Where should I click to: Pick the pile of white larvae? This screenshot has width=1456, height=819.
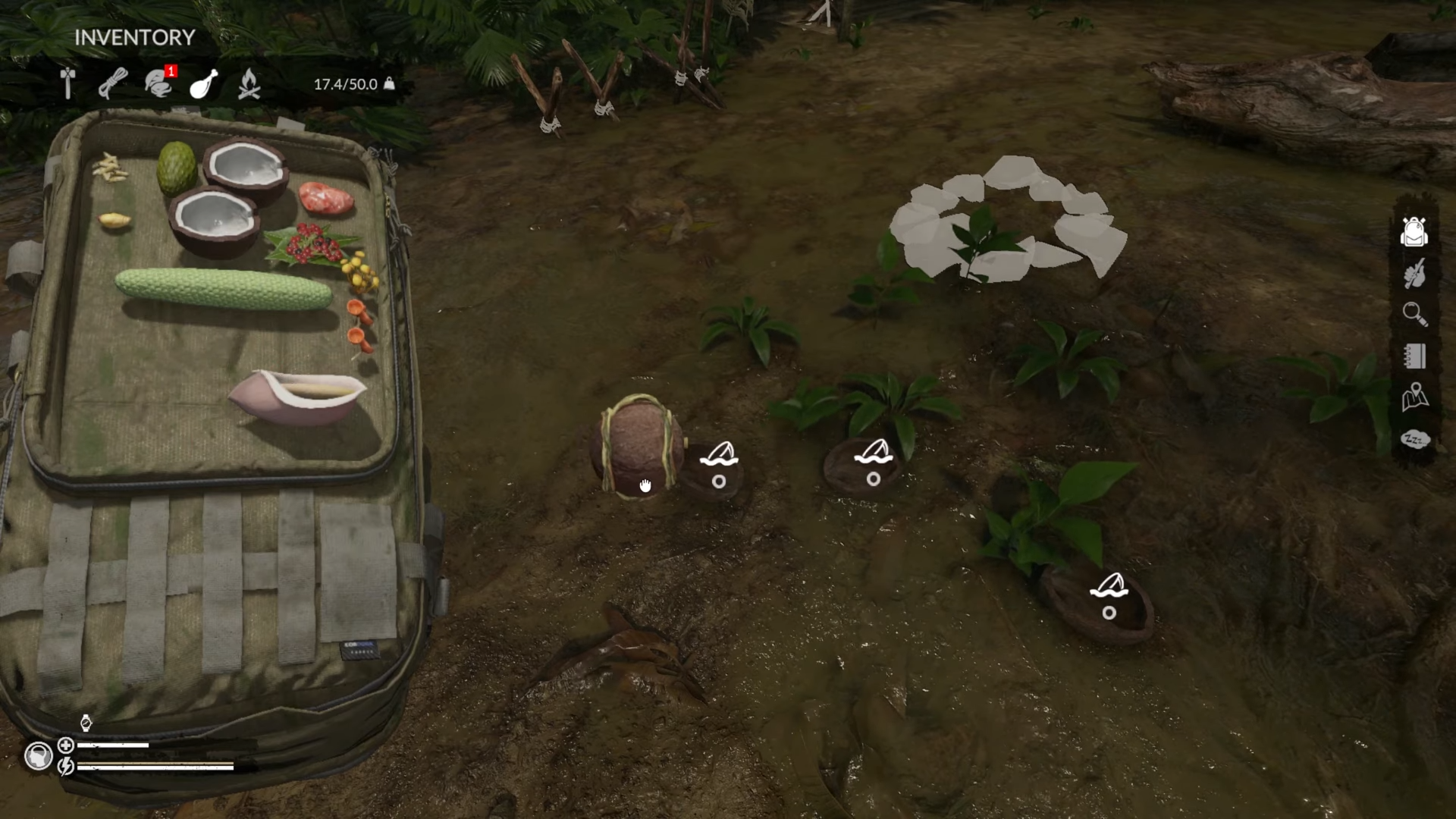point(111,168)
